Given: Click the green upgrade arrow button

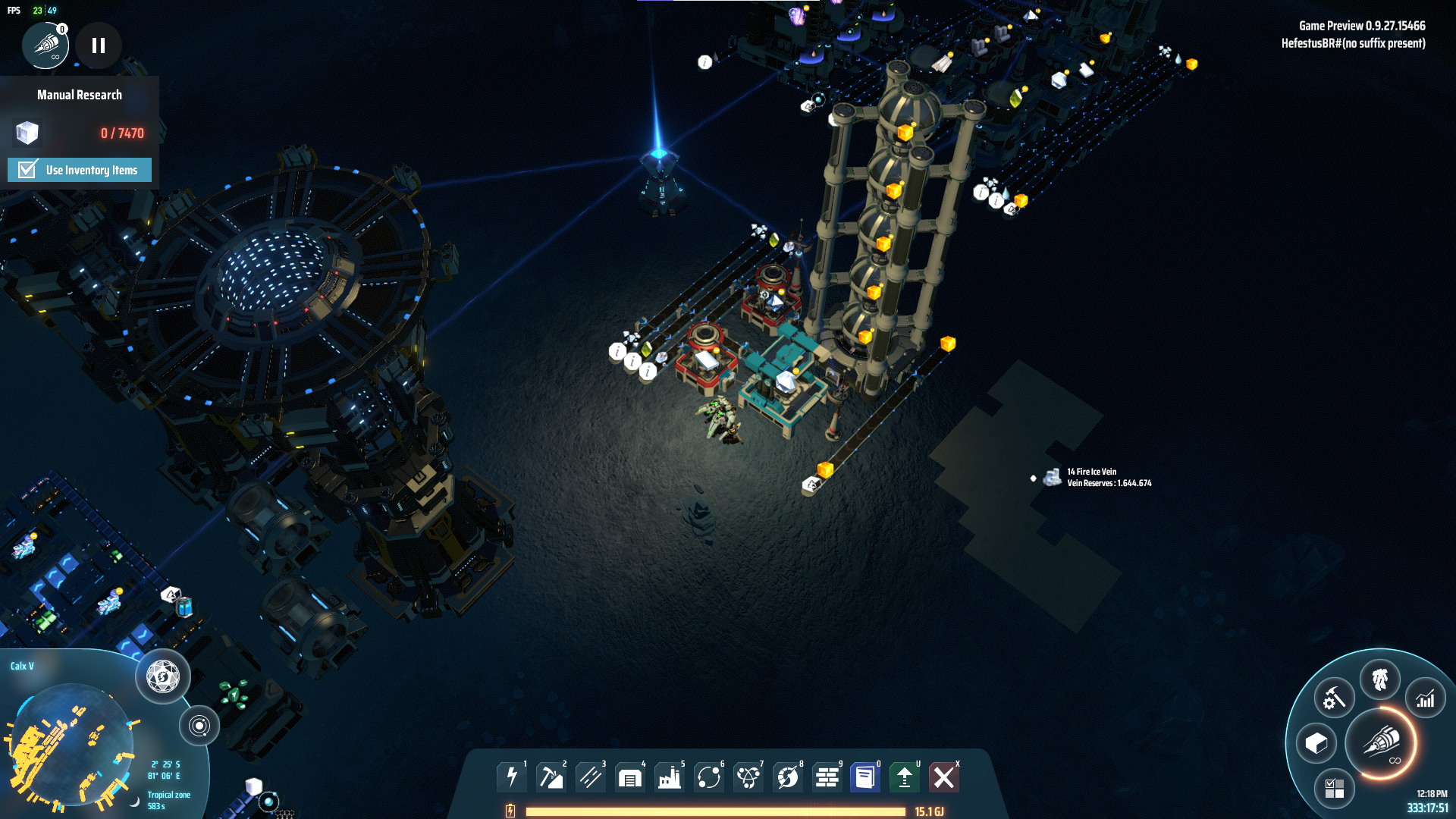Looking at the screenshot, I should coord(905,777).
